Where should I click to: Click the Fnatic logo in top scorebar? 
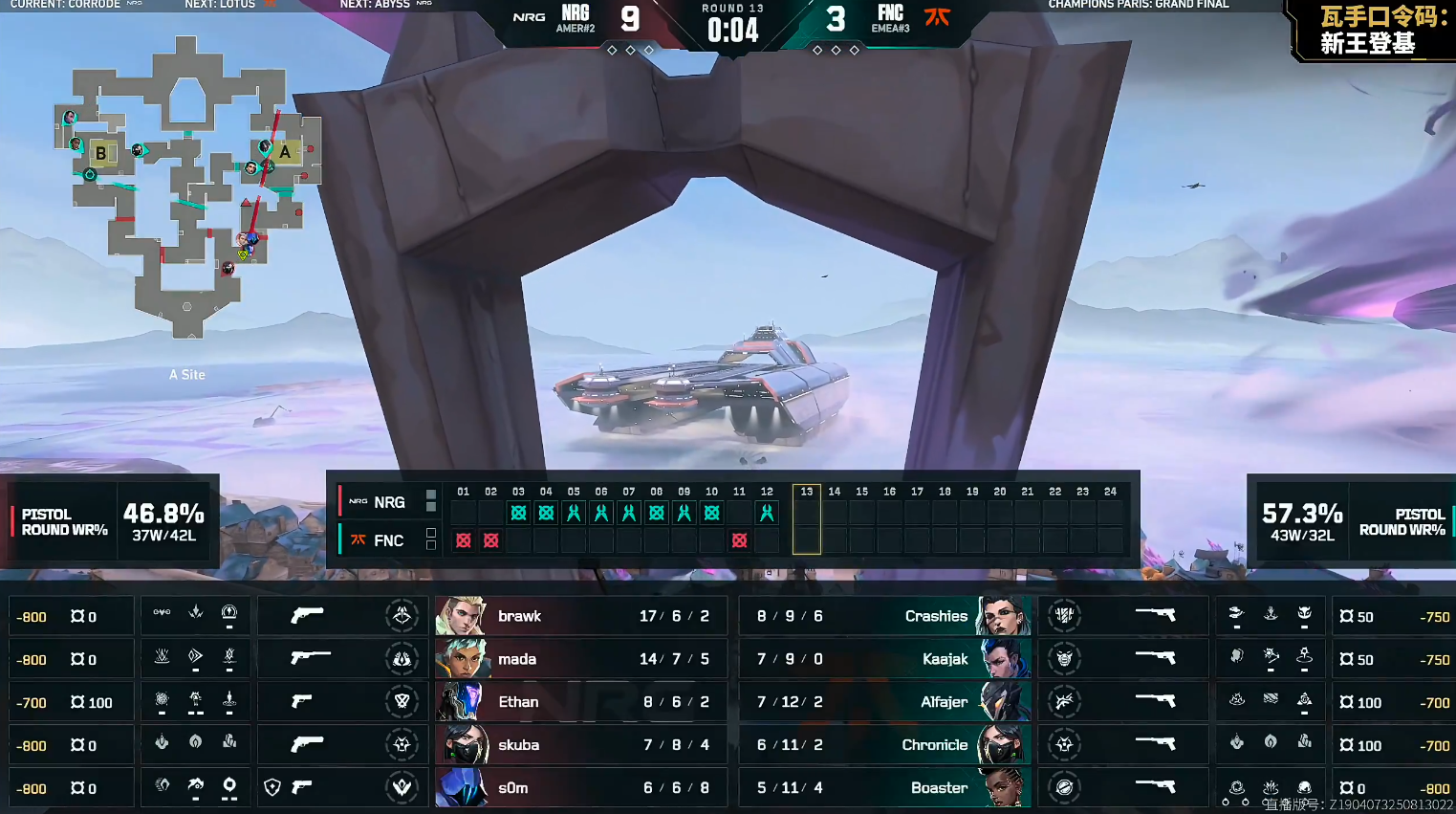point(937,16)
